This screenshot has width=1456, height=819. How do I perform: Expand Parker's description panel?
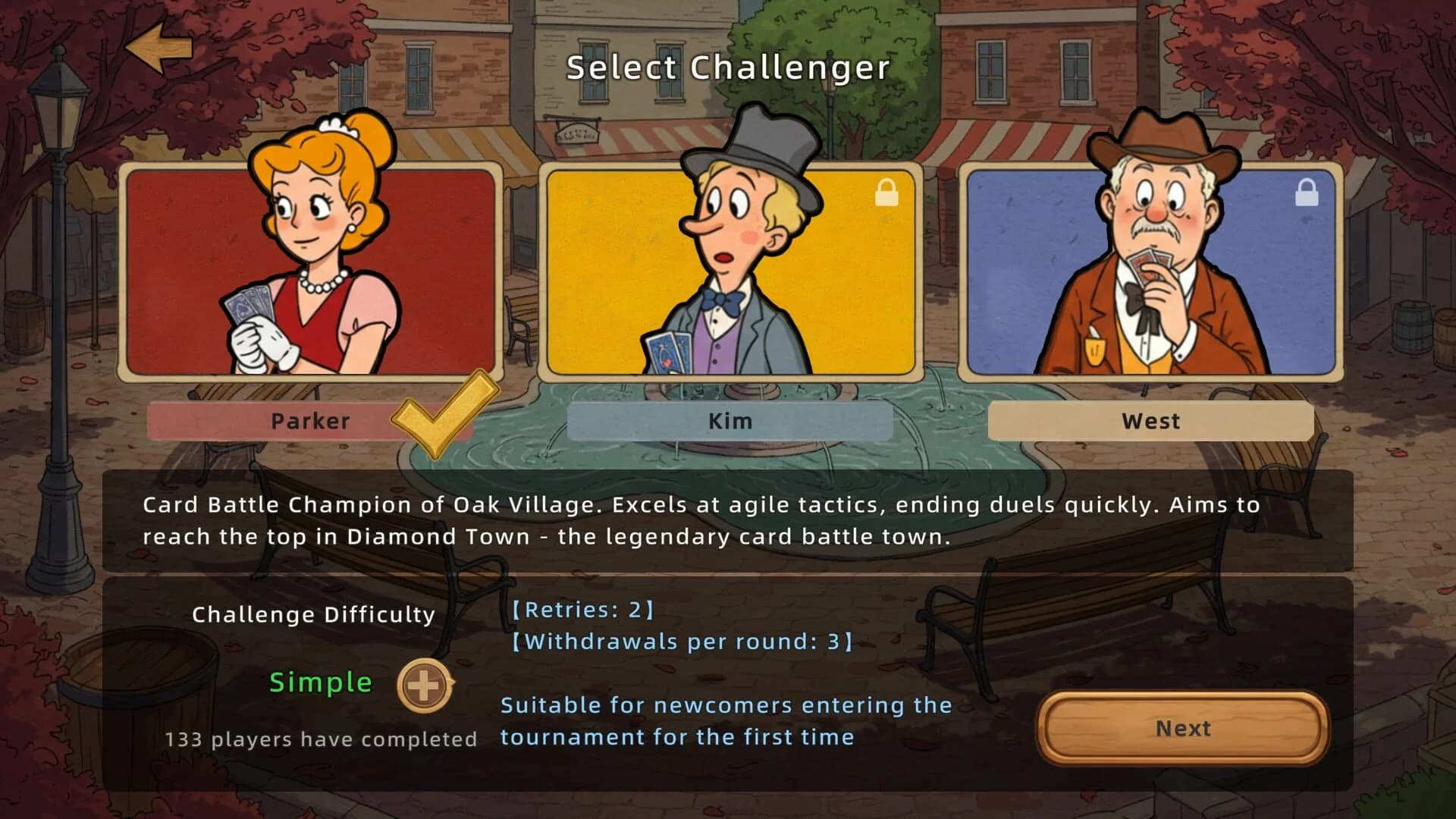[728, 519]
